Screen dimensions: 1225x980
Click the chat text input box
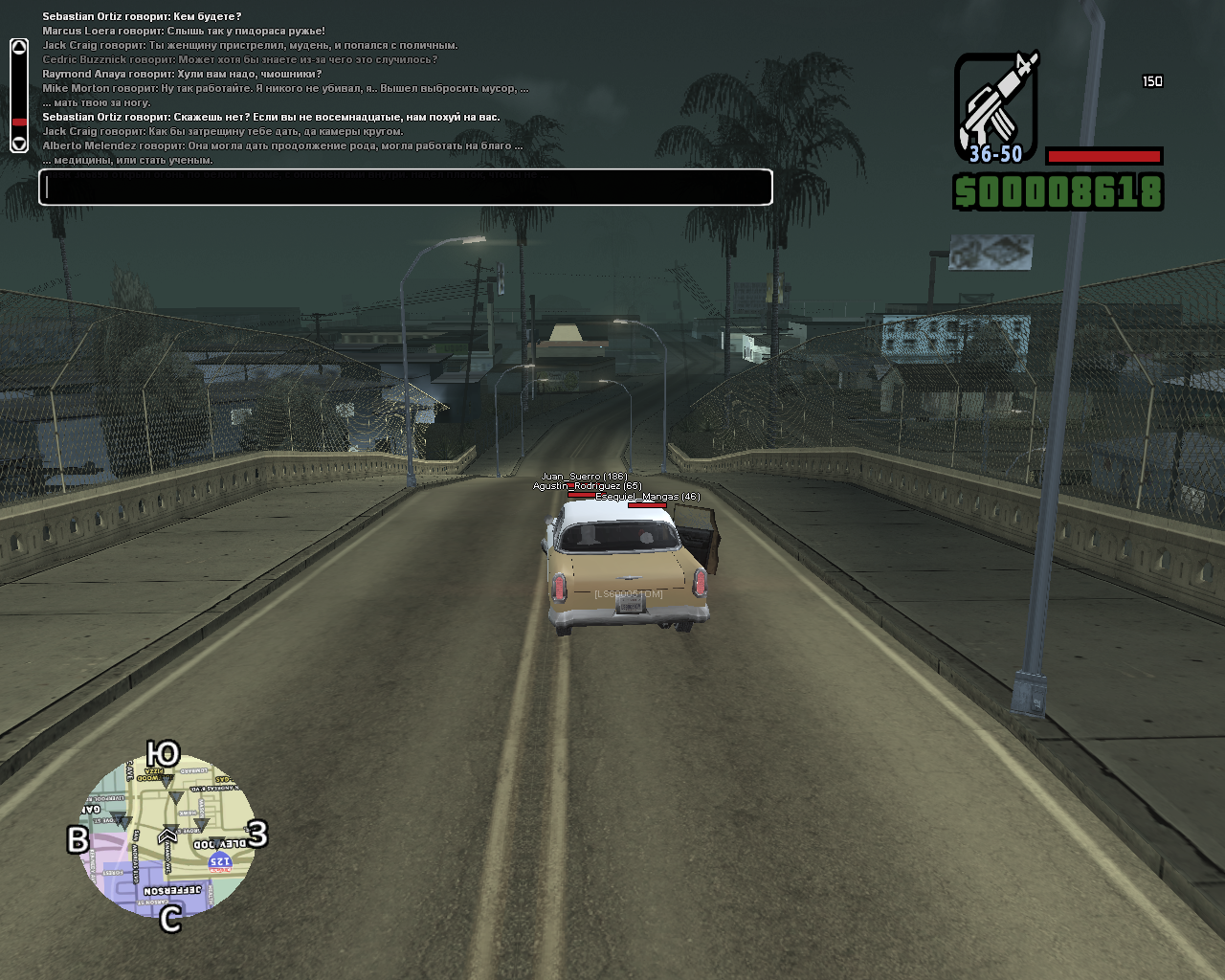pyautogui.click(x=405, y=188)
